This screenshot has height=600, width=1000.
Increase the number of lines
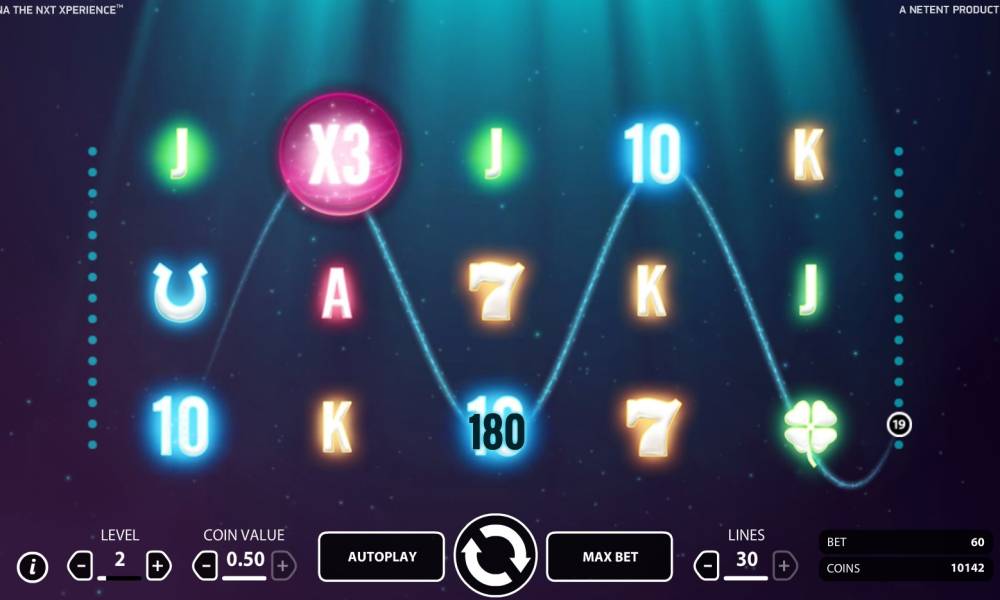click(x=785, y=566)
